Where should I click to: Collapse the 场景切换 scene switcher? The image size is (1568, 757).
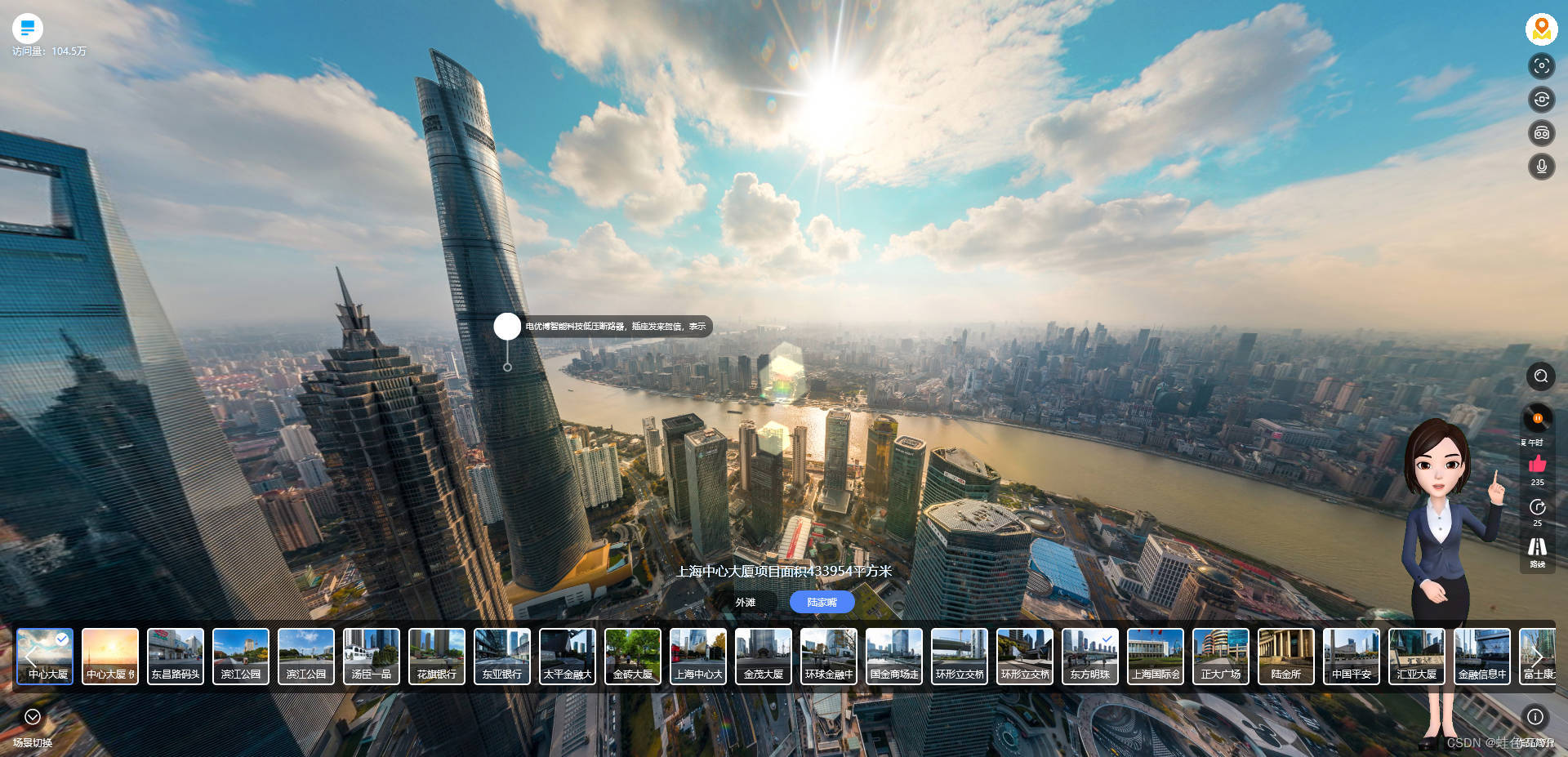tap(33, 717)
